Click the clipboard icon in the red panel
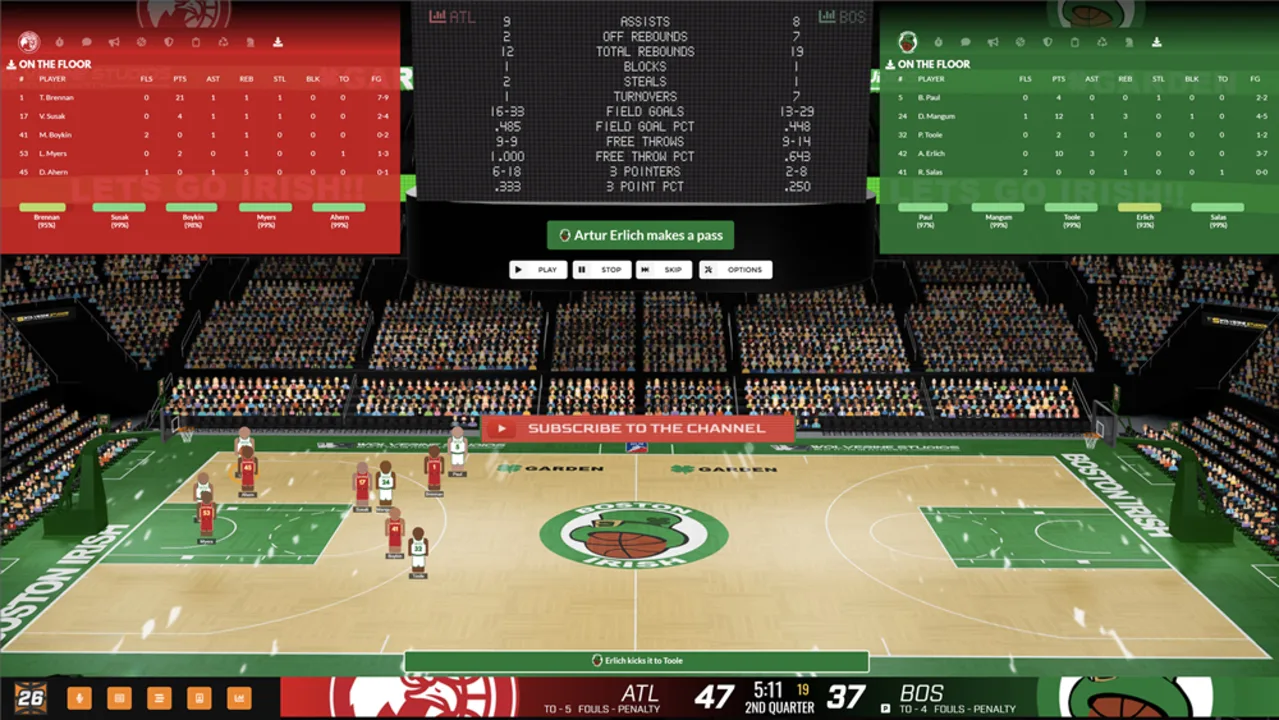1279x720 pixels. coord(196,42)
